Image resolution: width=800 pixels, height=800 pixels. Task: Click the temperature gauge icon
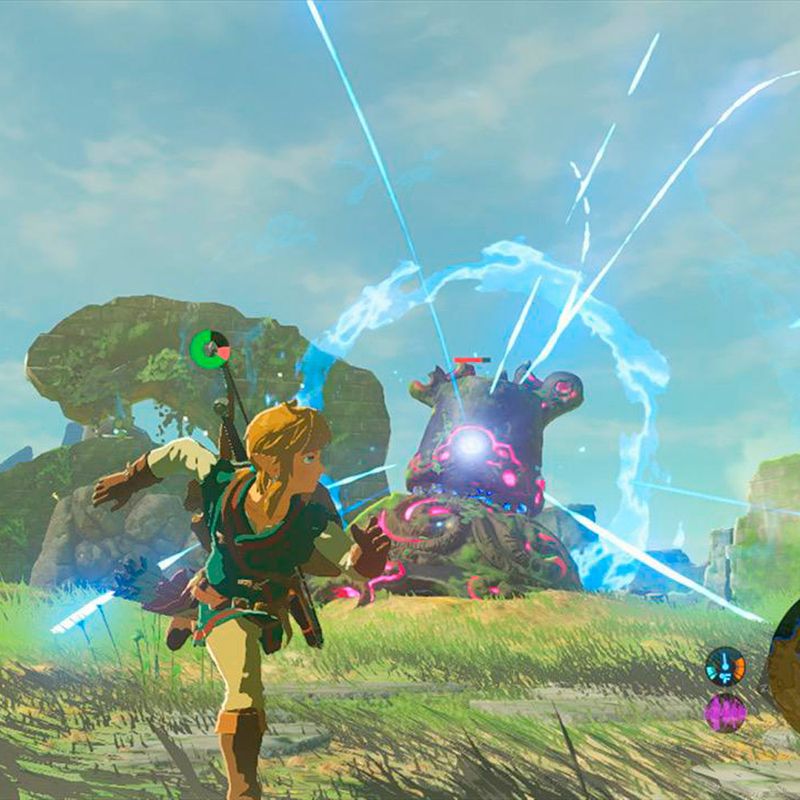coord(725,666)
